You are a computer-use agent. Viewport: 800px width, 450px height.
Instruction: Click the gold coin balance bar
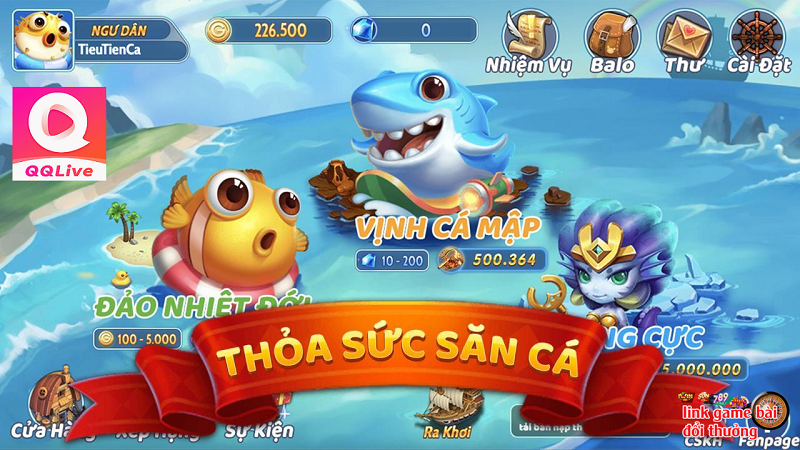click(268, 30)
